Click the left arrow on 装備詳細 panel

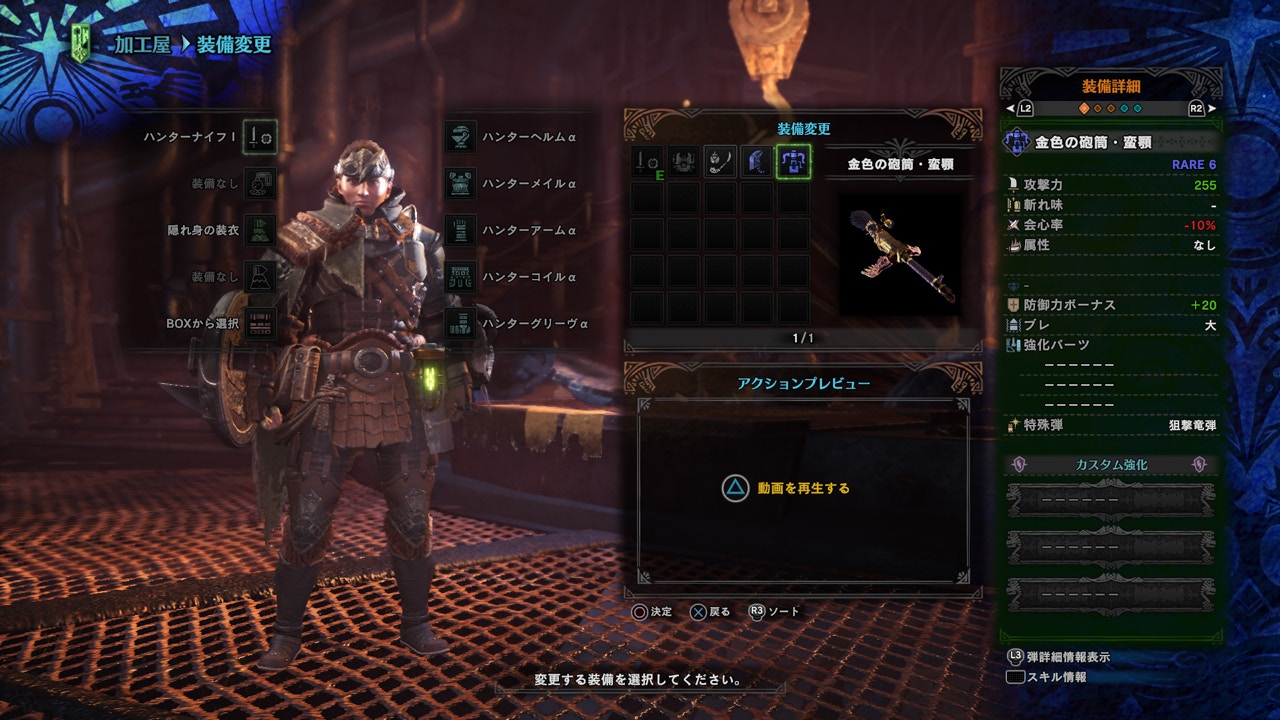[x=1011, y=108]
